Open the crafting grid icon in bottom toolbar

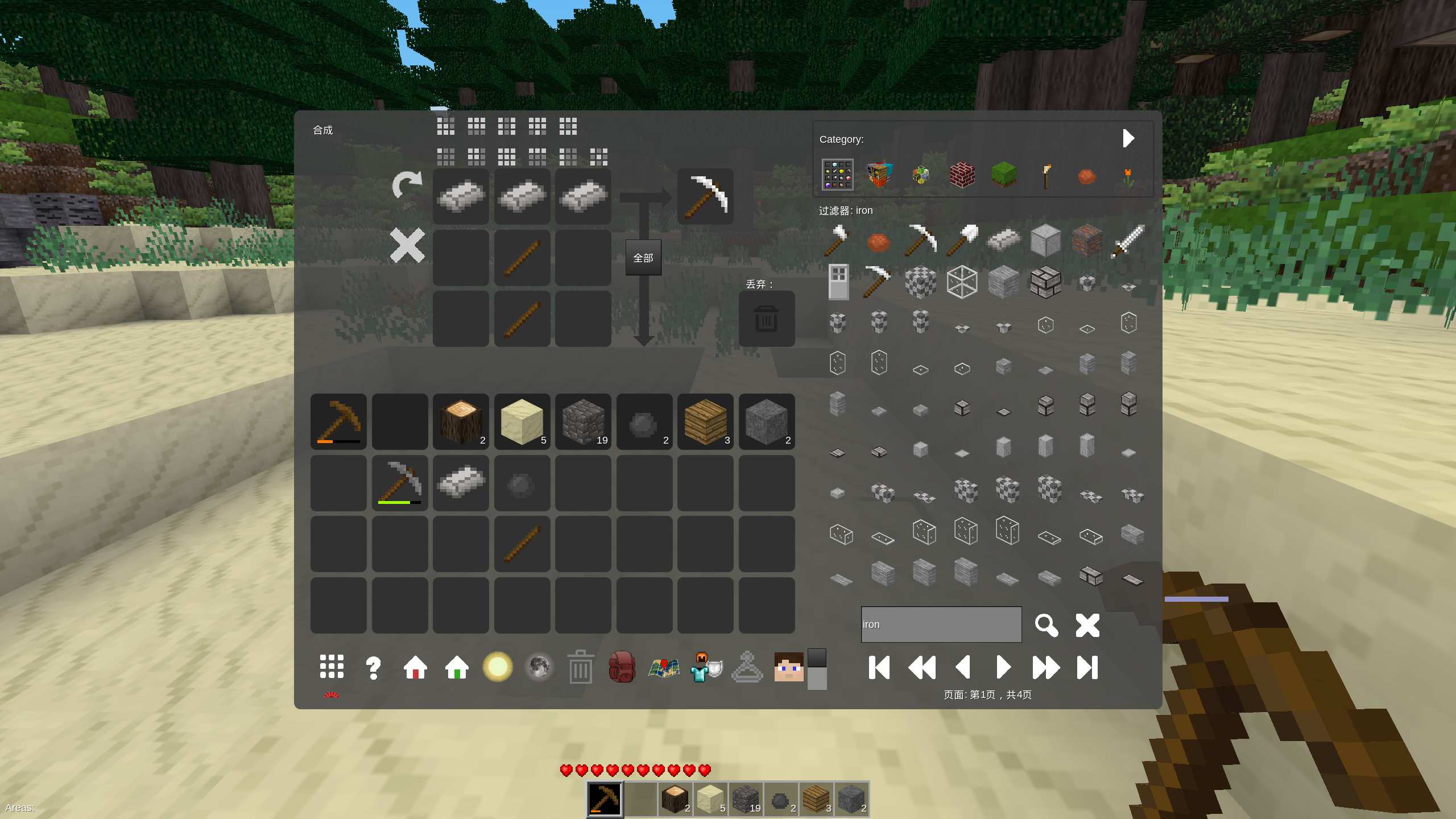pos(330,668)
